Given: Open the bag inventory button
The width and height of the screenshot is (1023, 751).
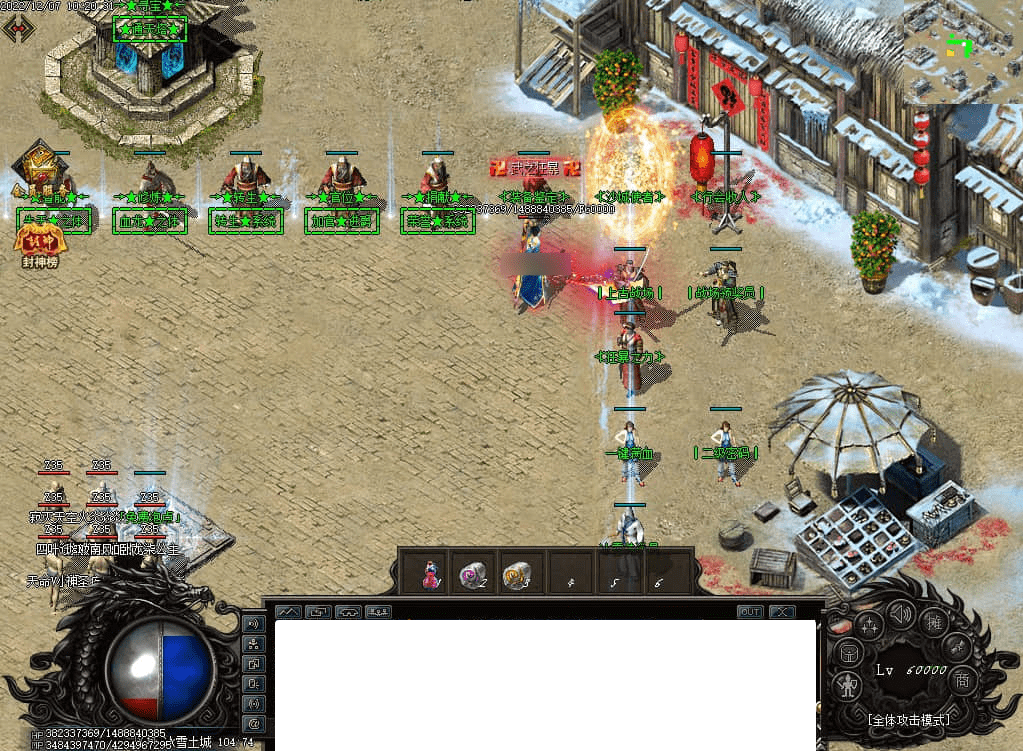Looking at the screenshot, I should [x=849, y=654].
